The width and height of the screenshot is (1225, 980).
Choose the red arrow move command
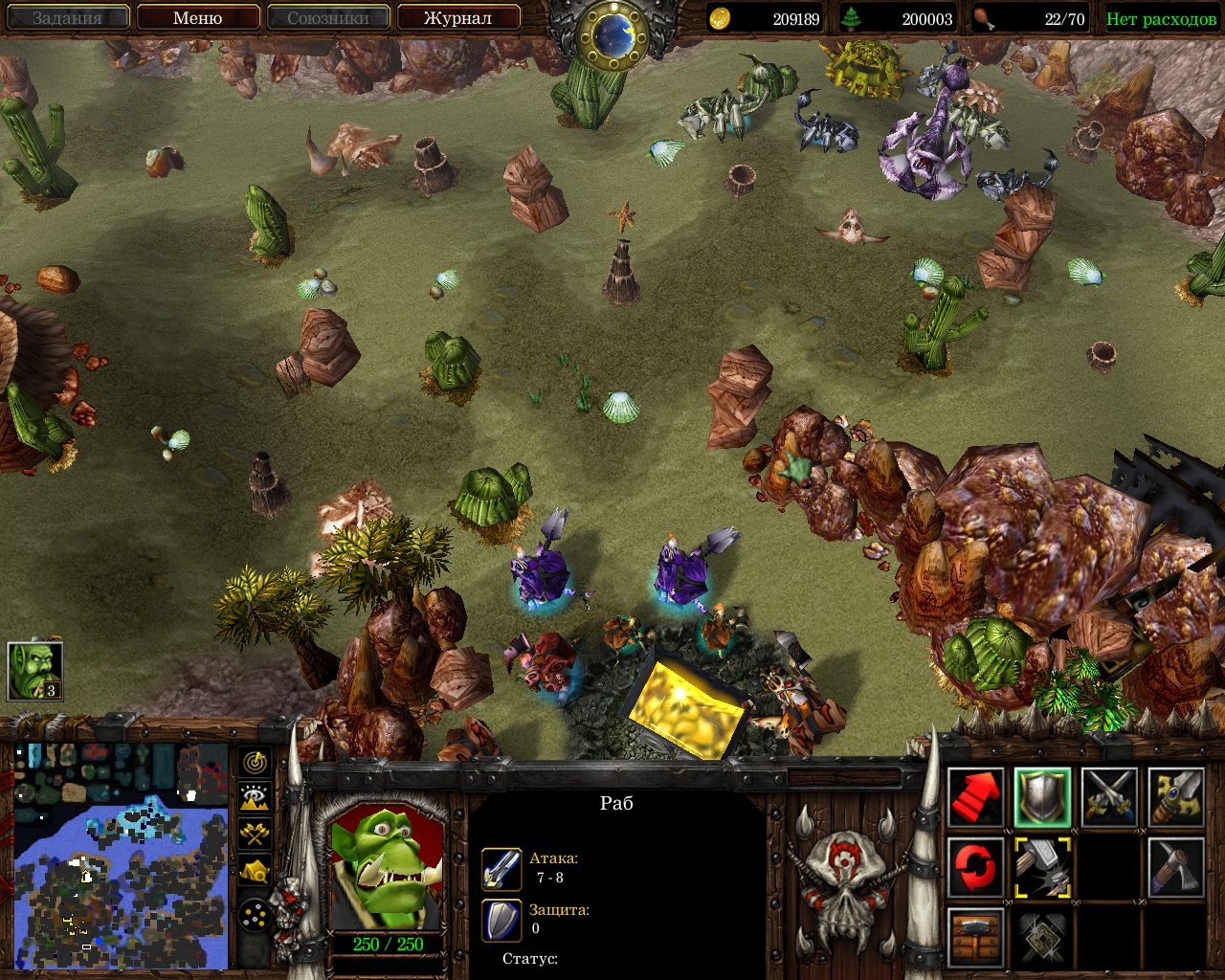(976, 797)
